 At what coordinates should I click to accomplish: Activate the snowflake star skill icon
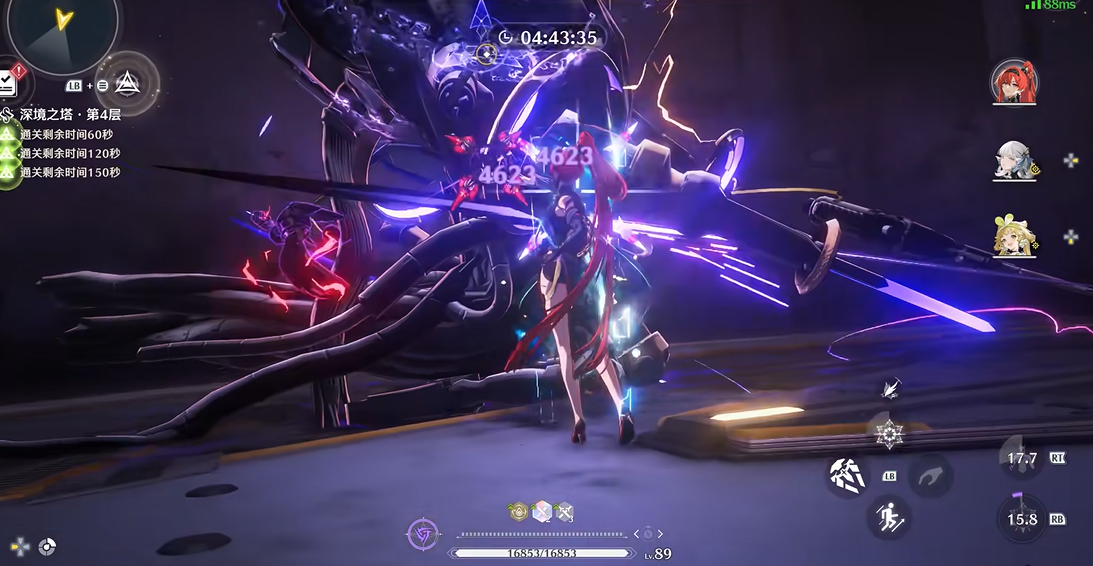click(x=888, y=434)
